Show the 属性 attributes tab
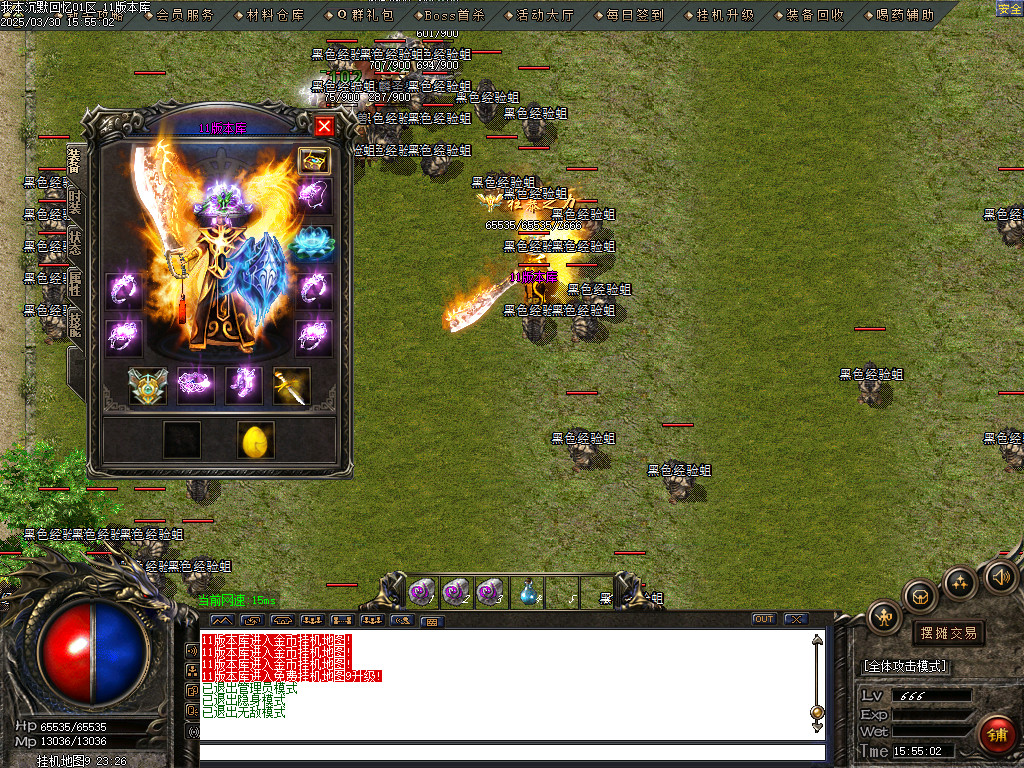Screen dimensions: 1024x768 click(75, 284)
